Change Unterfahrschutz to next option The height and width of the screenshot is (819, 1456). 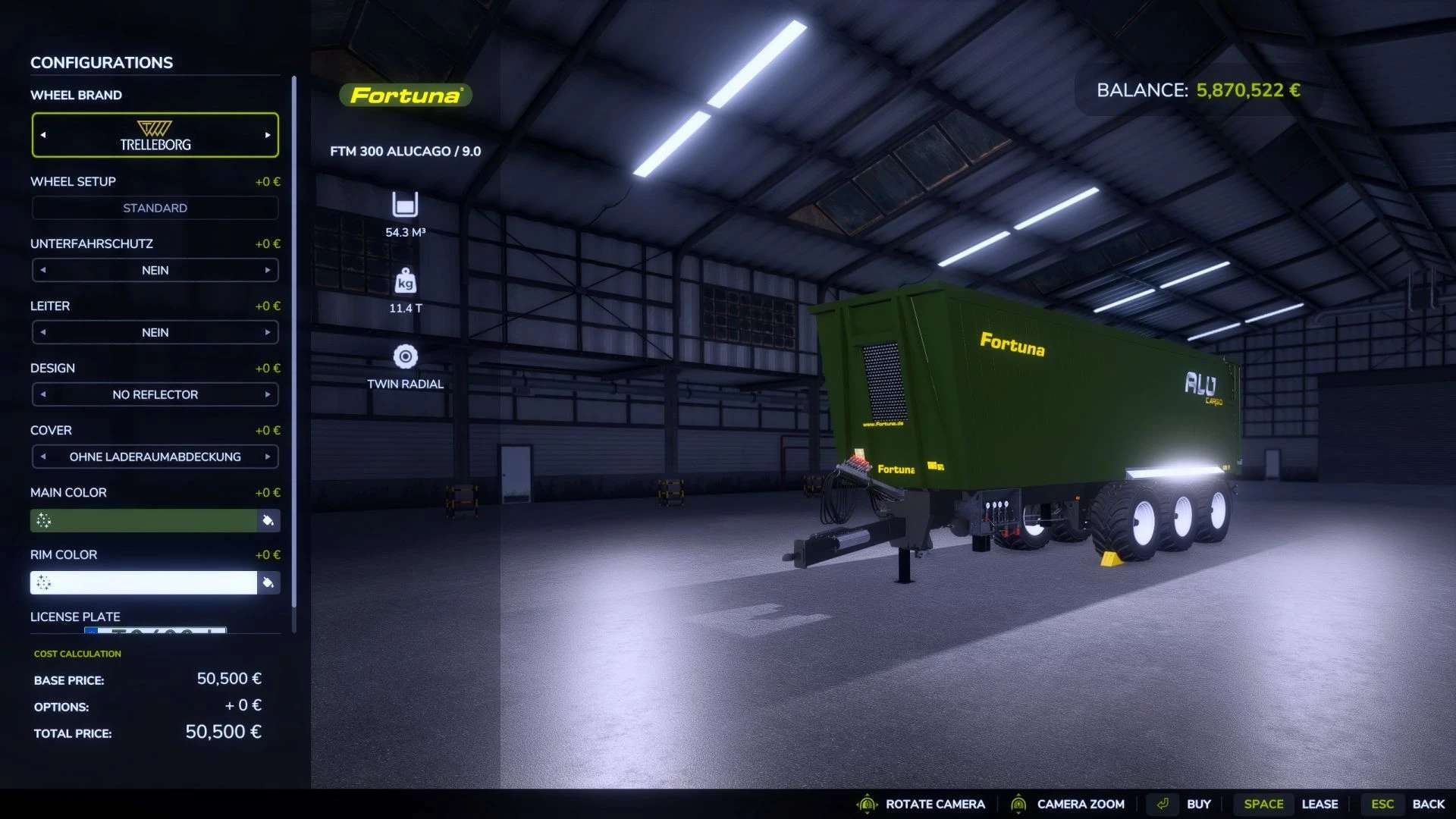coord(268,270)
